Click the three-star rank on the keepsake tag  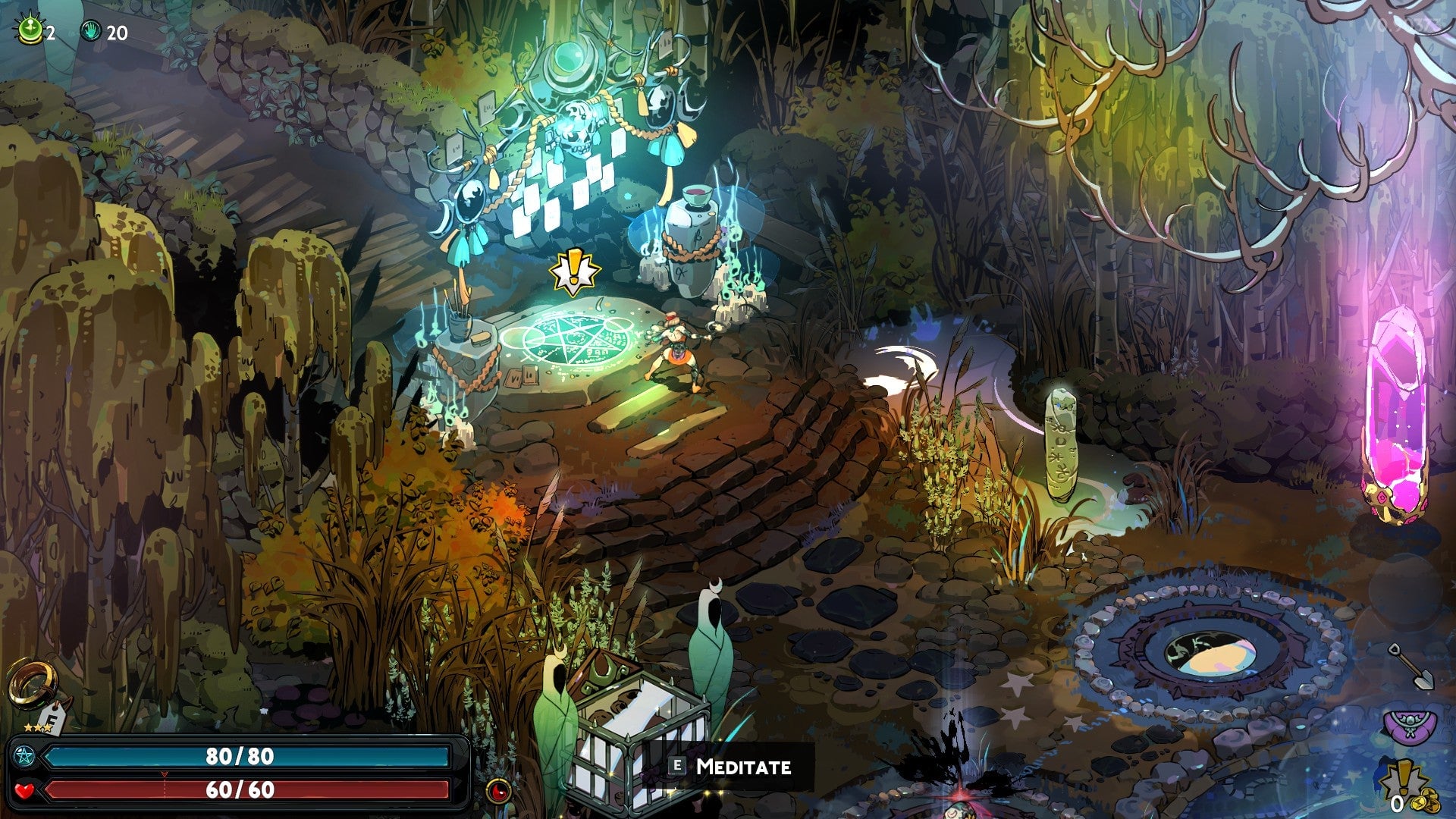click(37, 726)
